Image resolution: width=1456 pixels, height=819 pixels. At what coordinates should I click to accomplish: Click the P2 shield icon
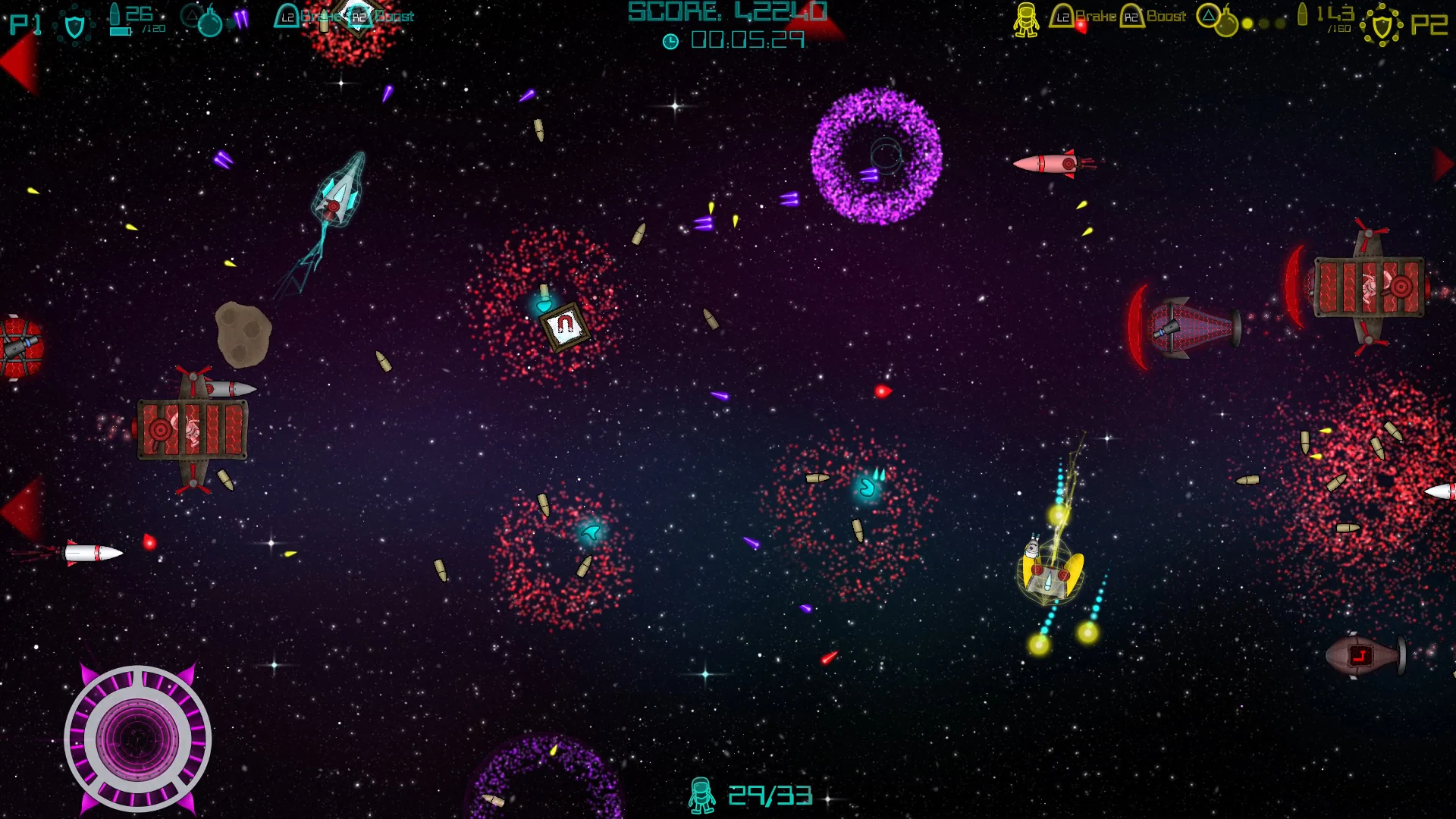point(1382,25)
